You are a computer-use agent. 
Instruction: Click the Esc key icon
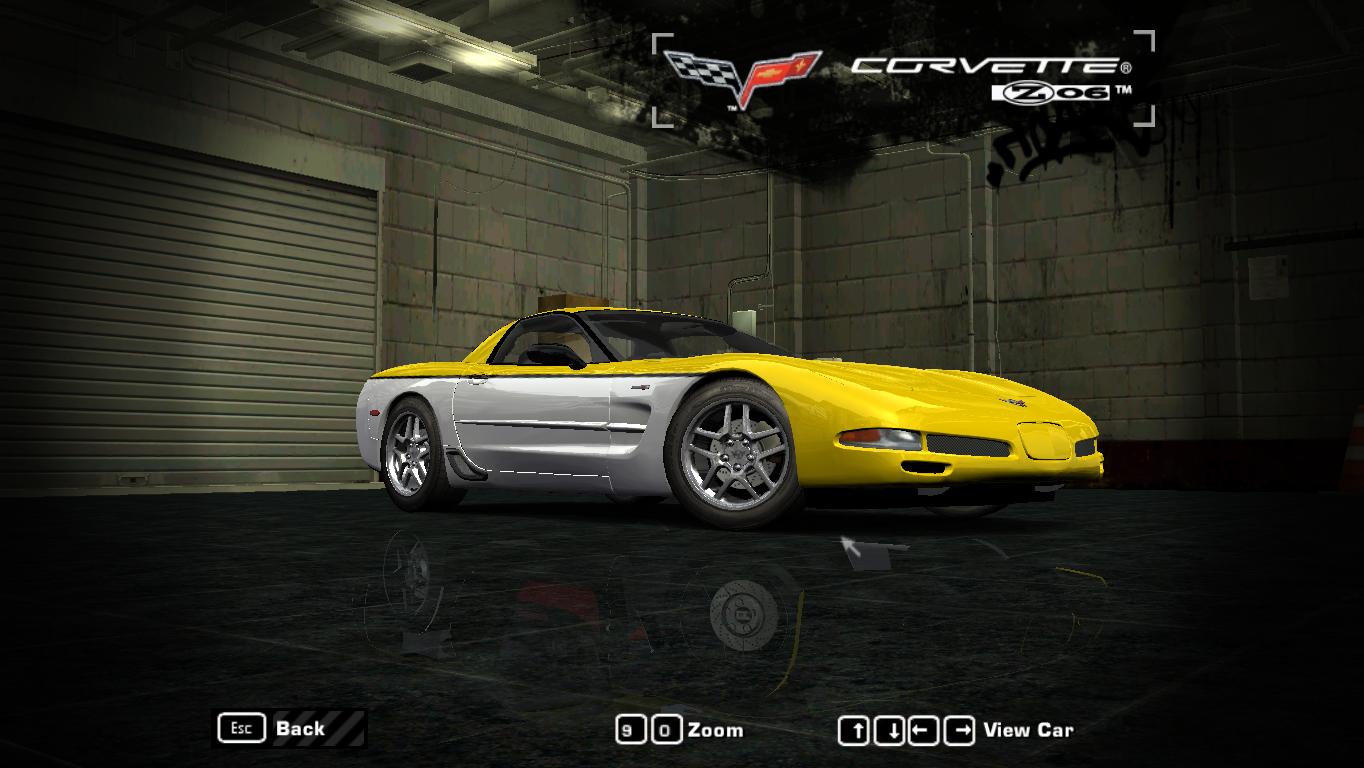pos(240,728)
